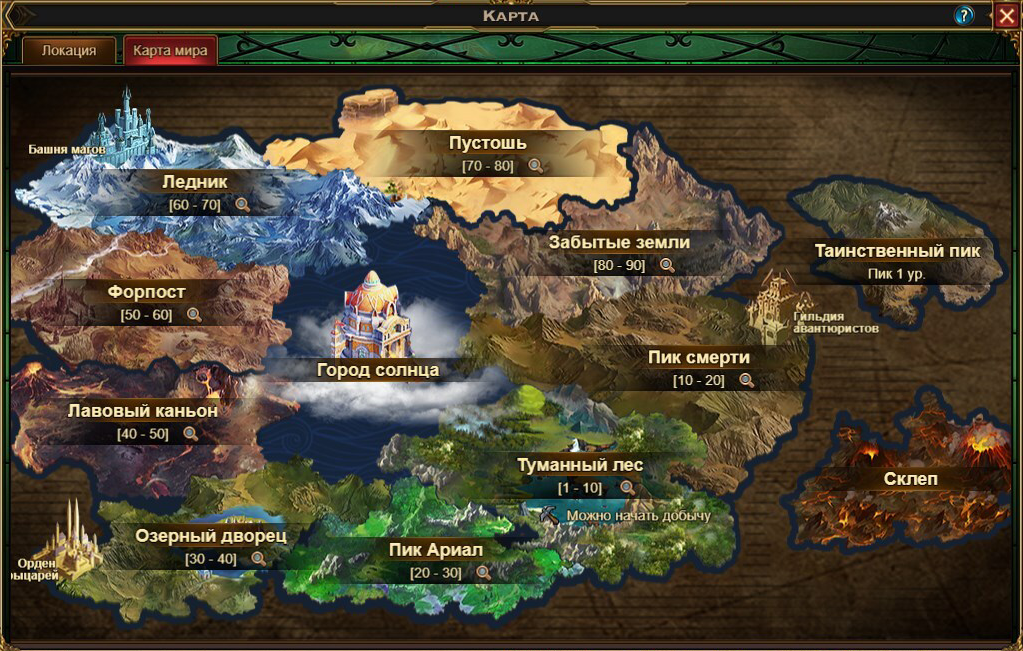Go to the Склеп location
This screenshot has height=651, width=1023.
click(x=911, y=479)
